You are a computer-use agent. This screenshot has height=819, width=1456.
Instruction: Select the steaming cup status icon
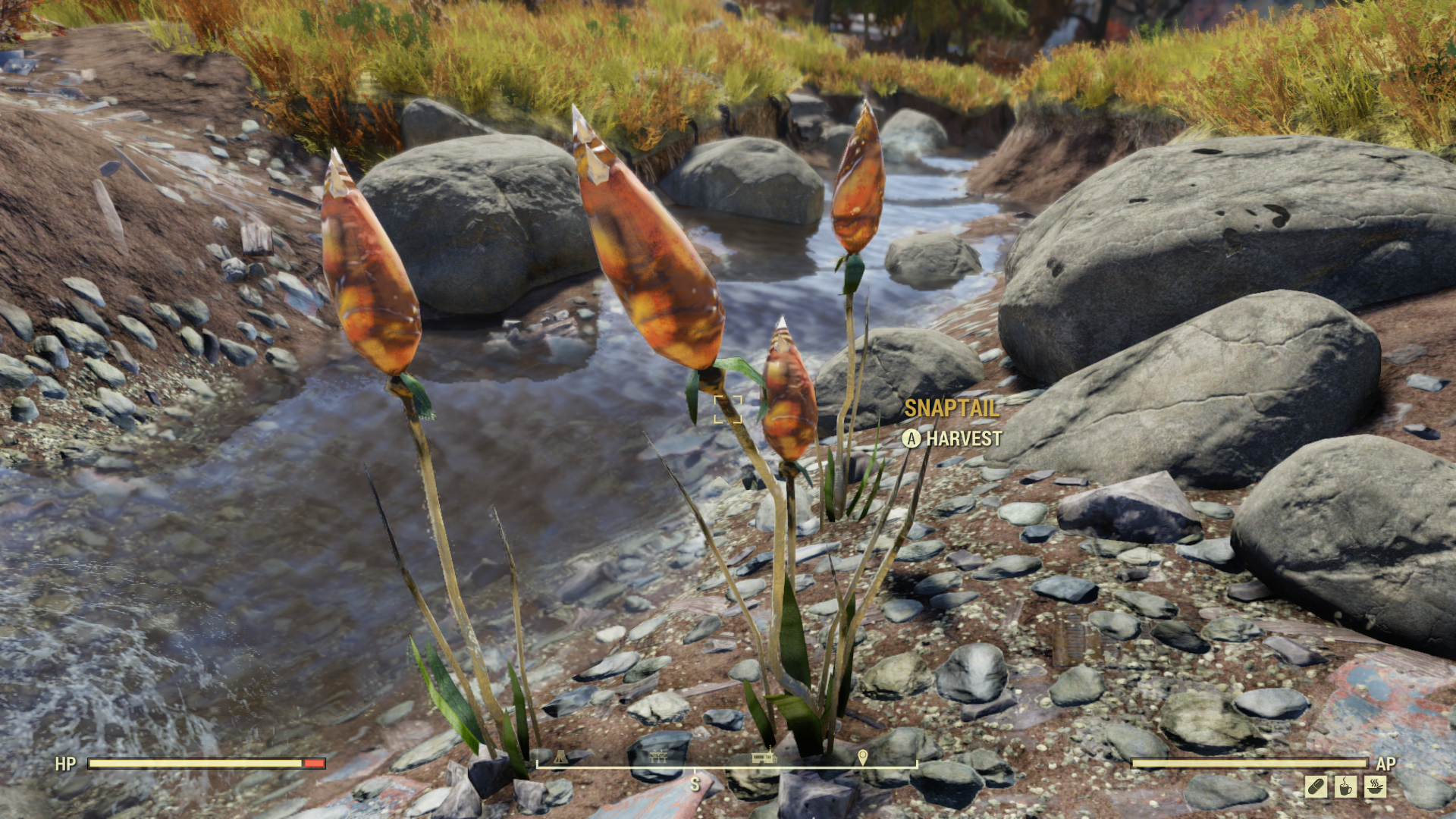pos(1346,786)
